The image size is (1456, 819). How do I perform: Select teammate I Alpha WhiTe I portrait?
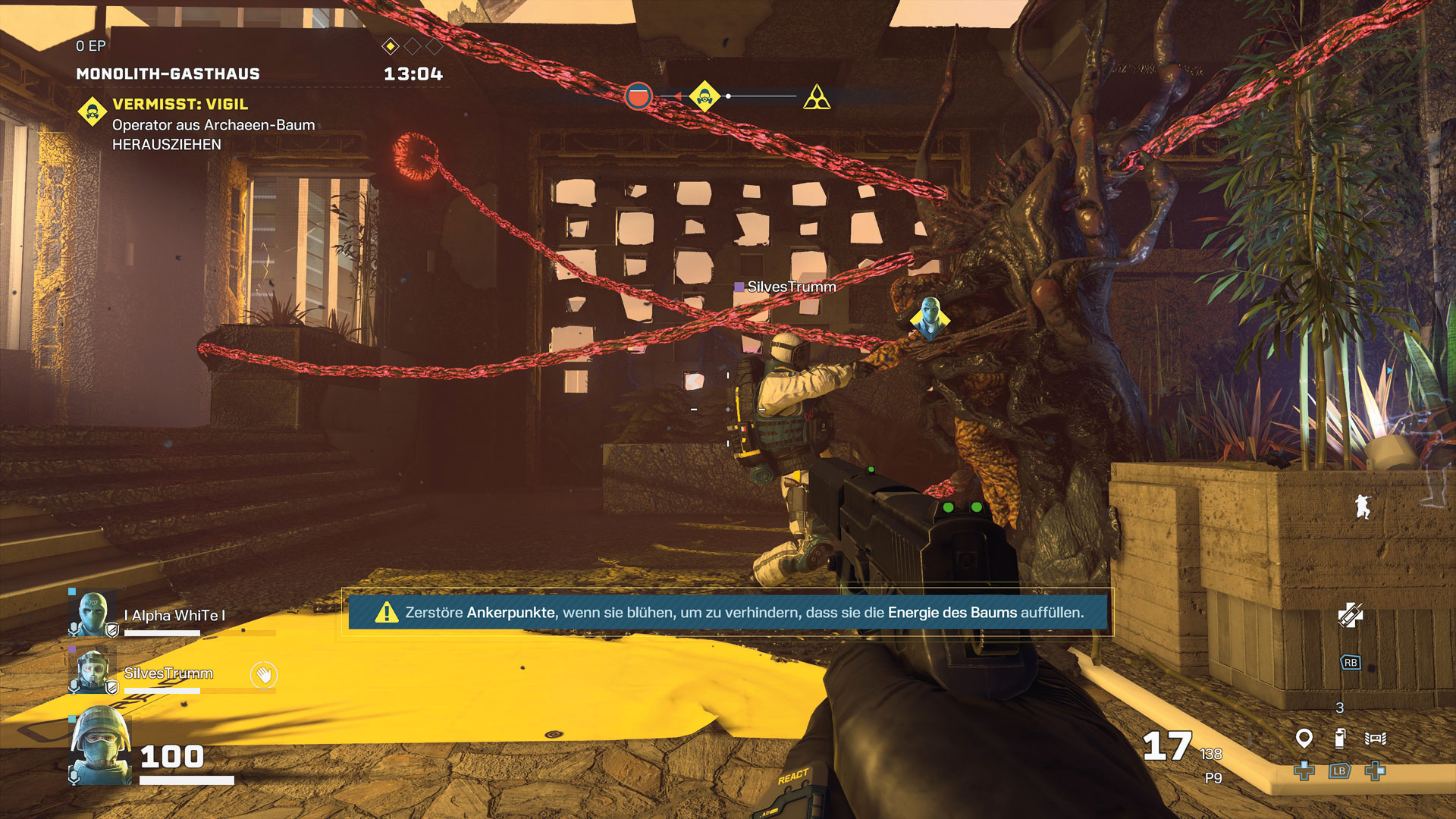pyautogui.click(x=93, y=614)
